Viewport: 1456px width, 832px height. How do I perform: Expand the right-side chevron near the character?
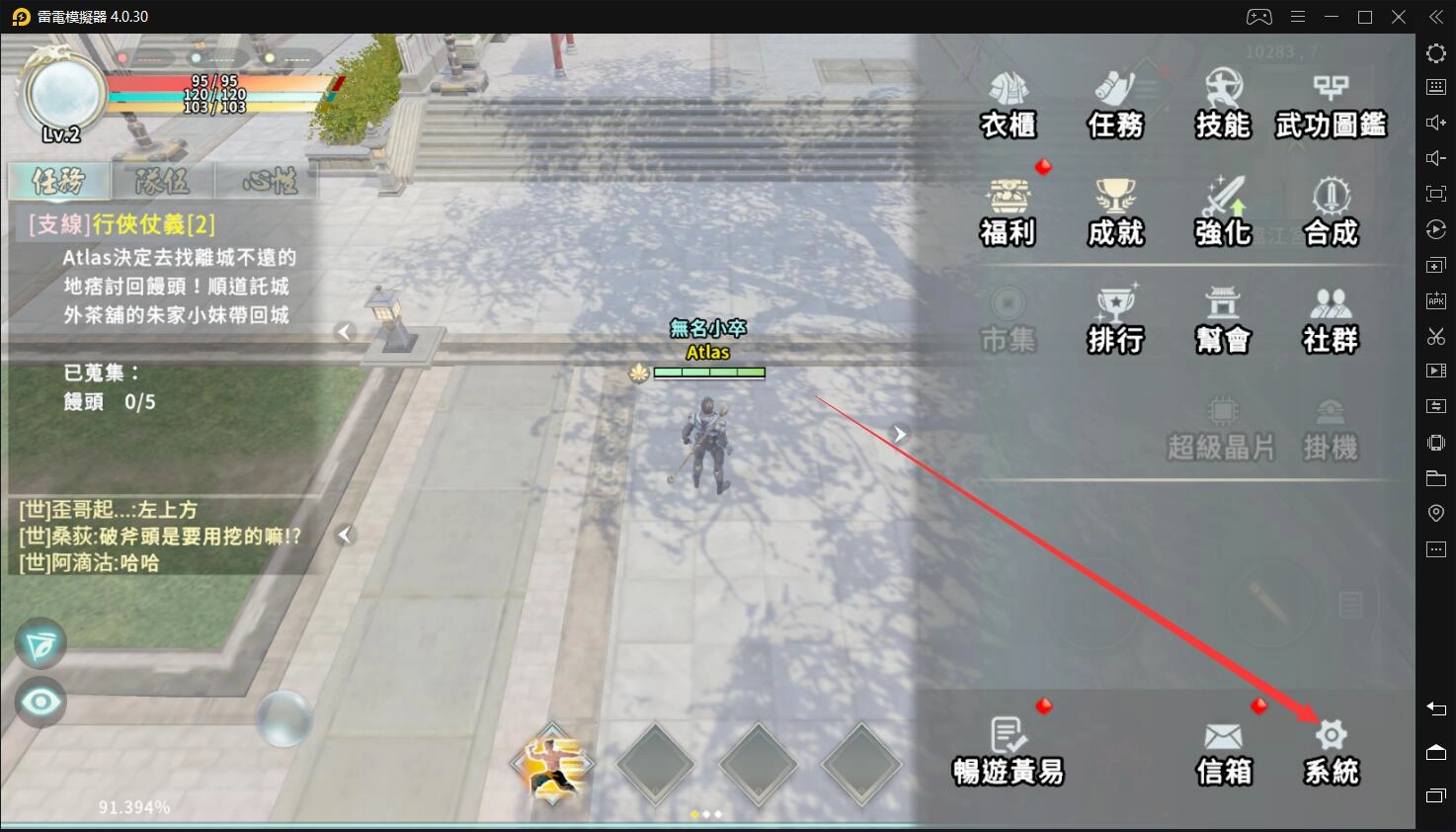tap(899, 434)
